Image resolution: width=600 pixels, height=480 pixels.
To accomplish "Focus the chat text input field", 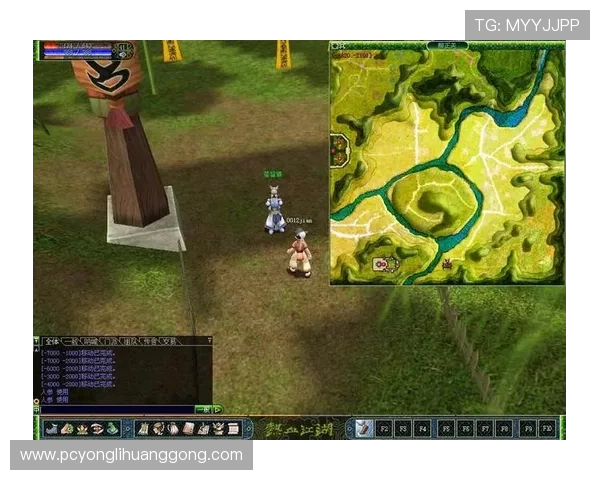I will 115,409.
